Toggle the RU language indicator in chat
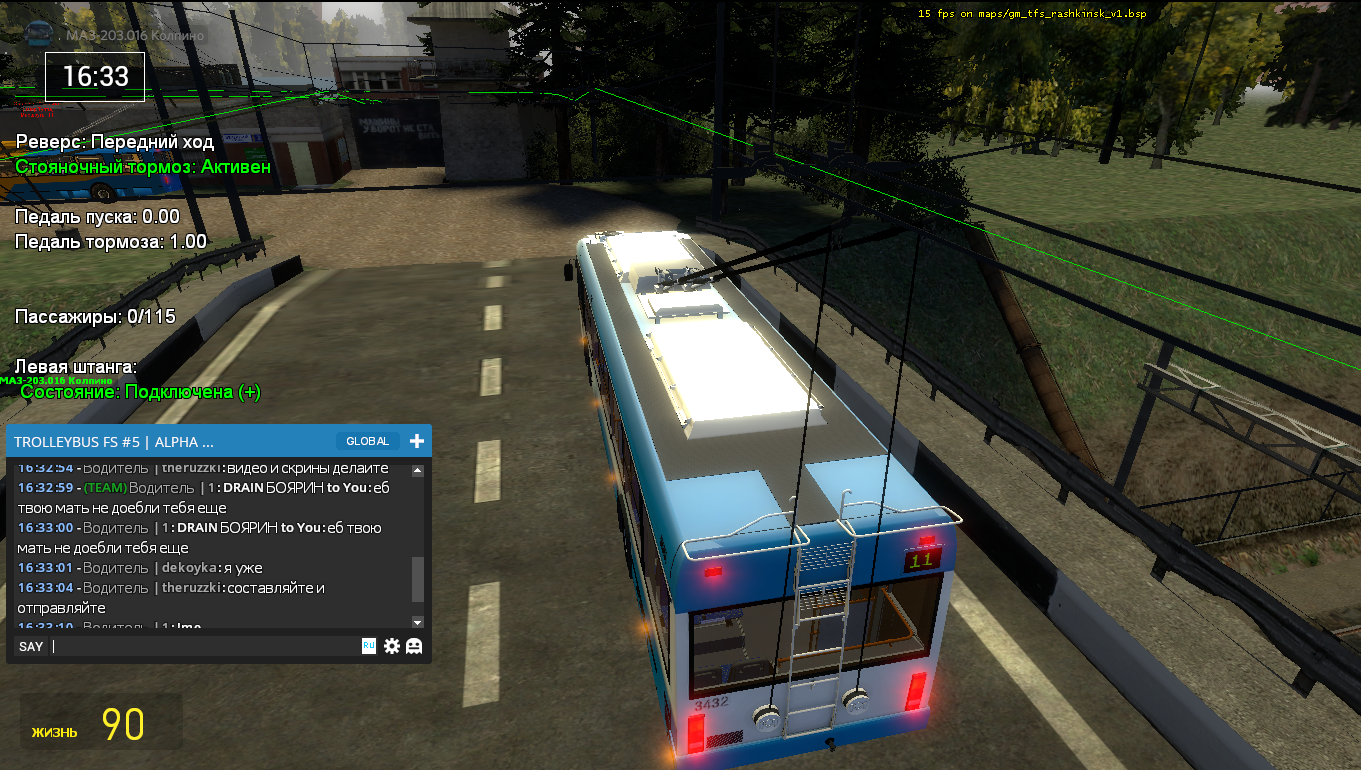Image resolution: width=1361 pixels, height=770 pixels. coord(369,646)
